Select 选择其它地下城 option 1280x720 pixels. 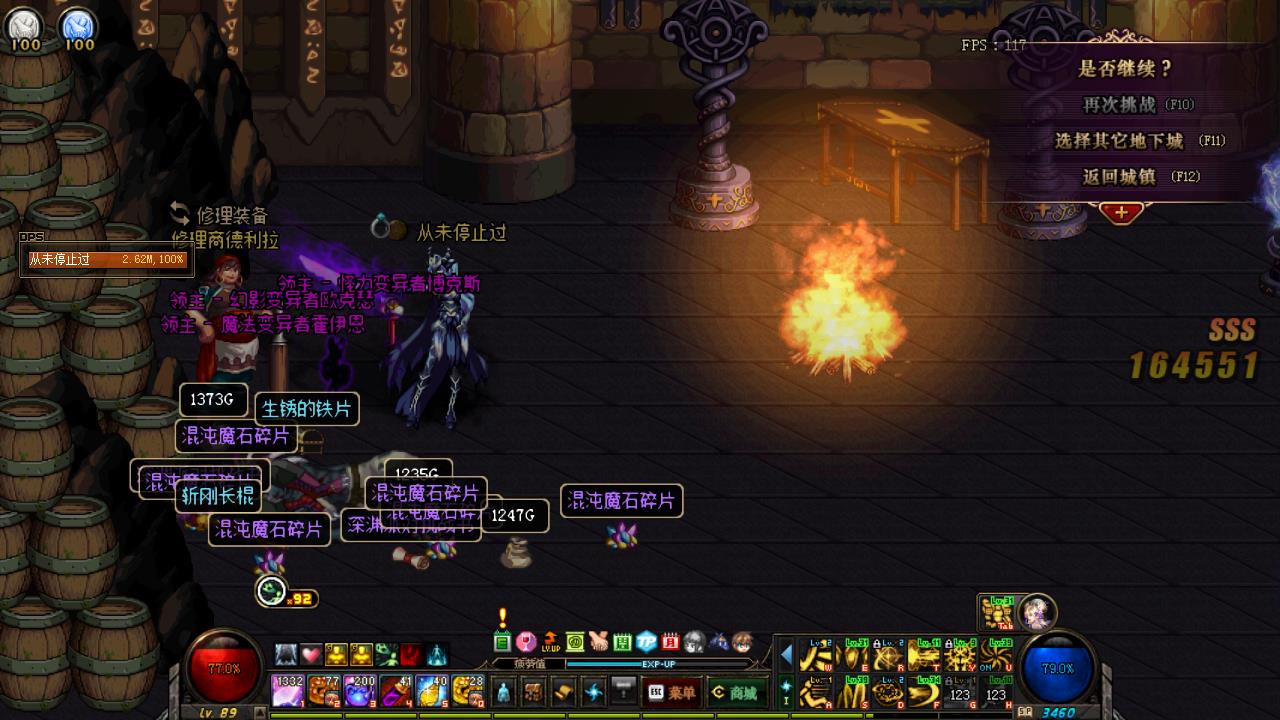pos(1140,141)
